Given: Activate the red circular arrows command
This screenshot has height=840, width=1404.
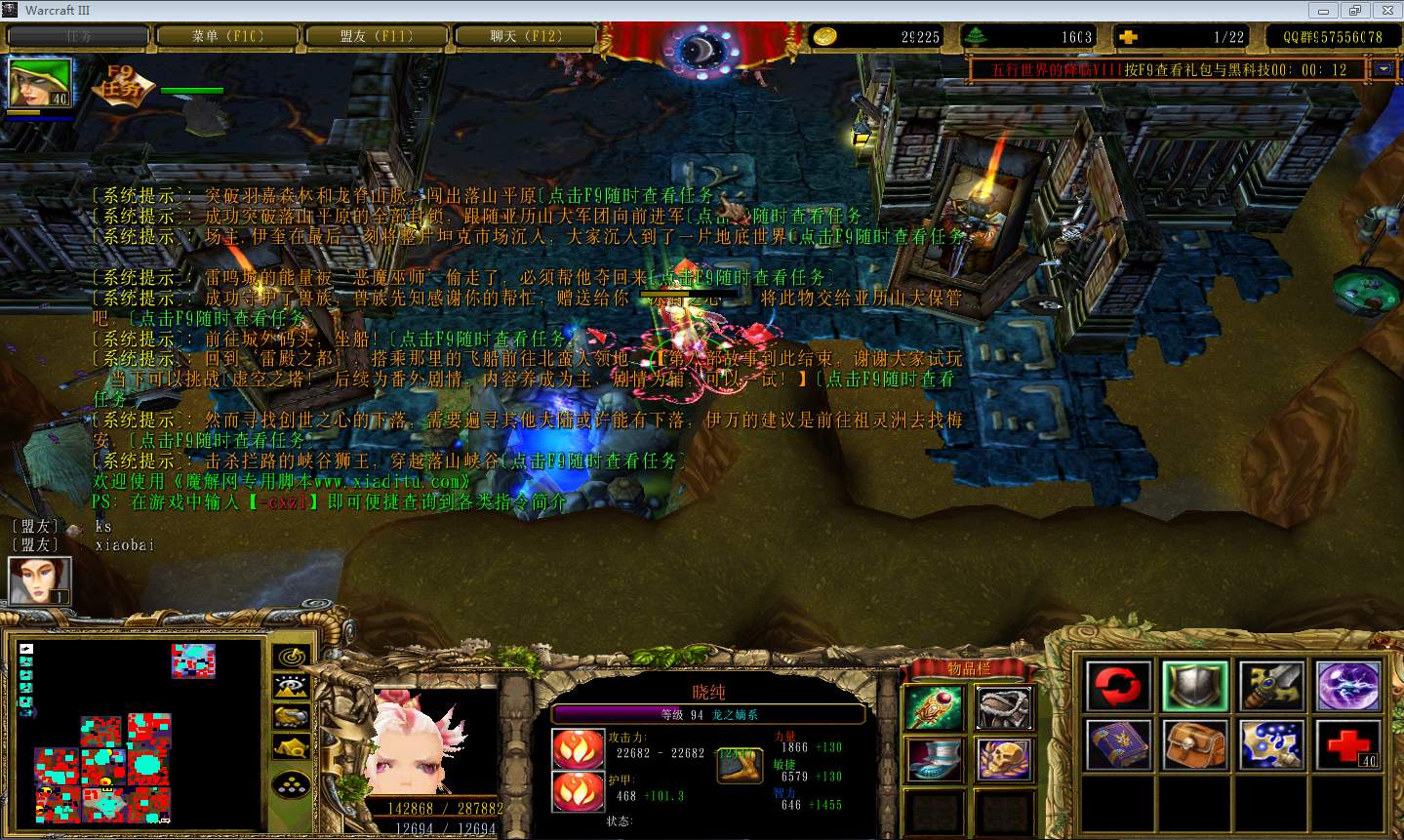Looking at the screenshot, I should pyautogui.click(x=1118, y=686).
